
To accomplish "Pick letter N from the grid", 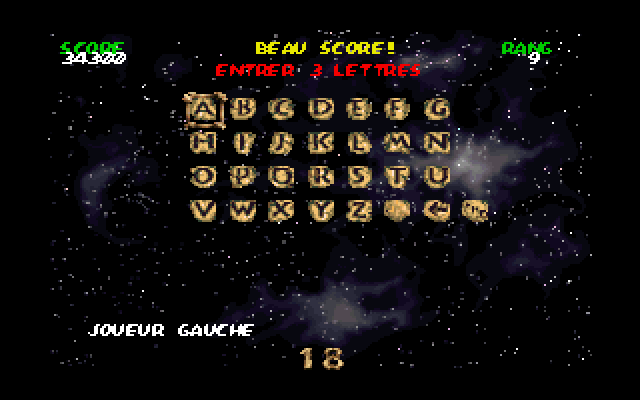I will (438, 143).
